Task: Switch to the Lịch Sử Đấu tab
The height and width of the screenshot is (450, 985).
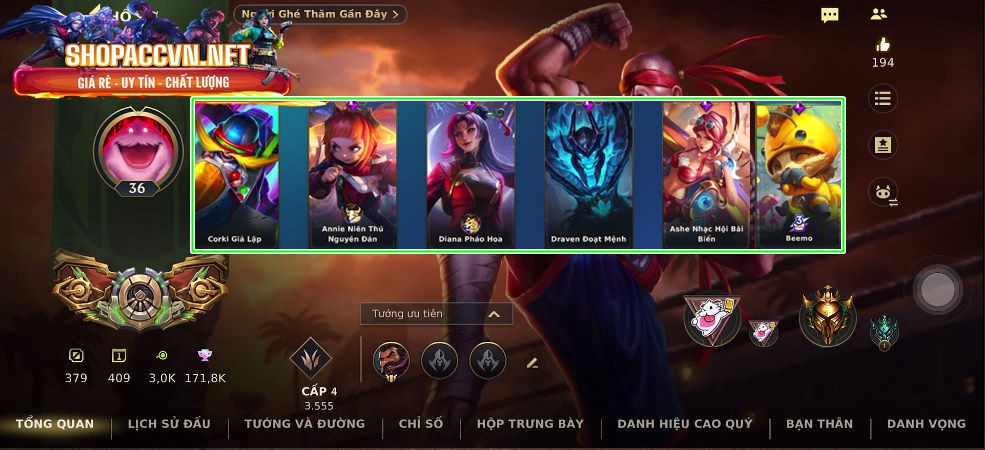Action: [169, 424]
